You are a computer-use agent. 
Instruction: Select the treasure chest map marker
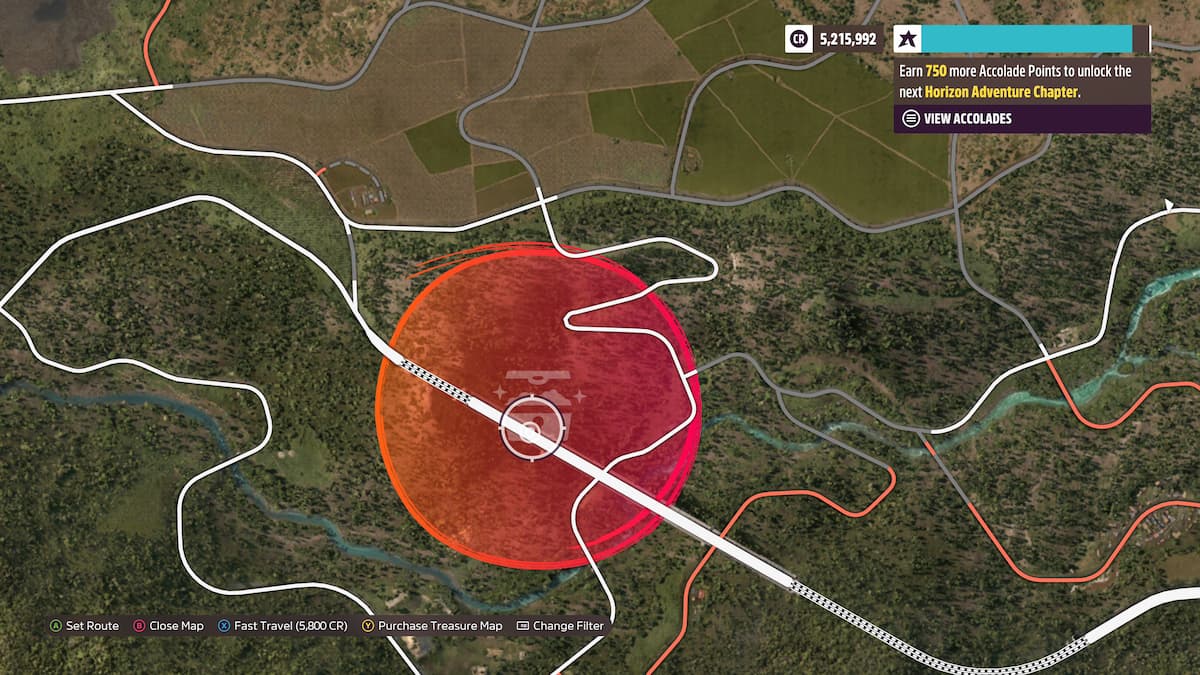[537, 390]
